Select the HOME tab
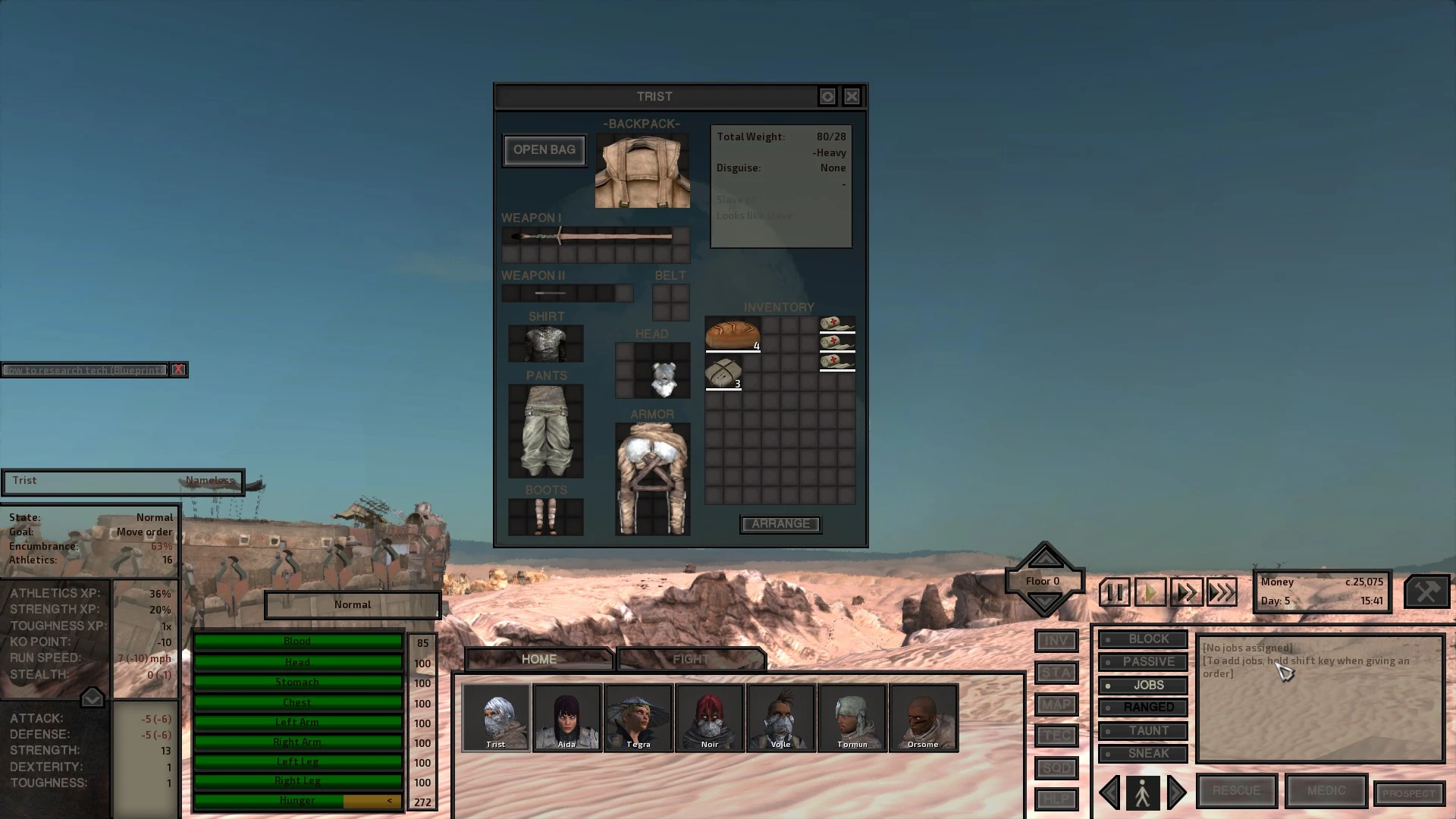Viewport: 1456px width, 819px height. click(x=538, y=658)
